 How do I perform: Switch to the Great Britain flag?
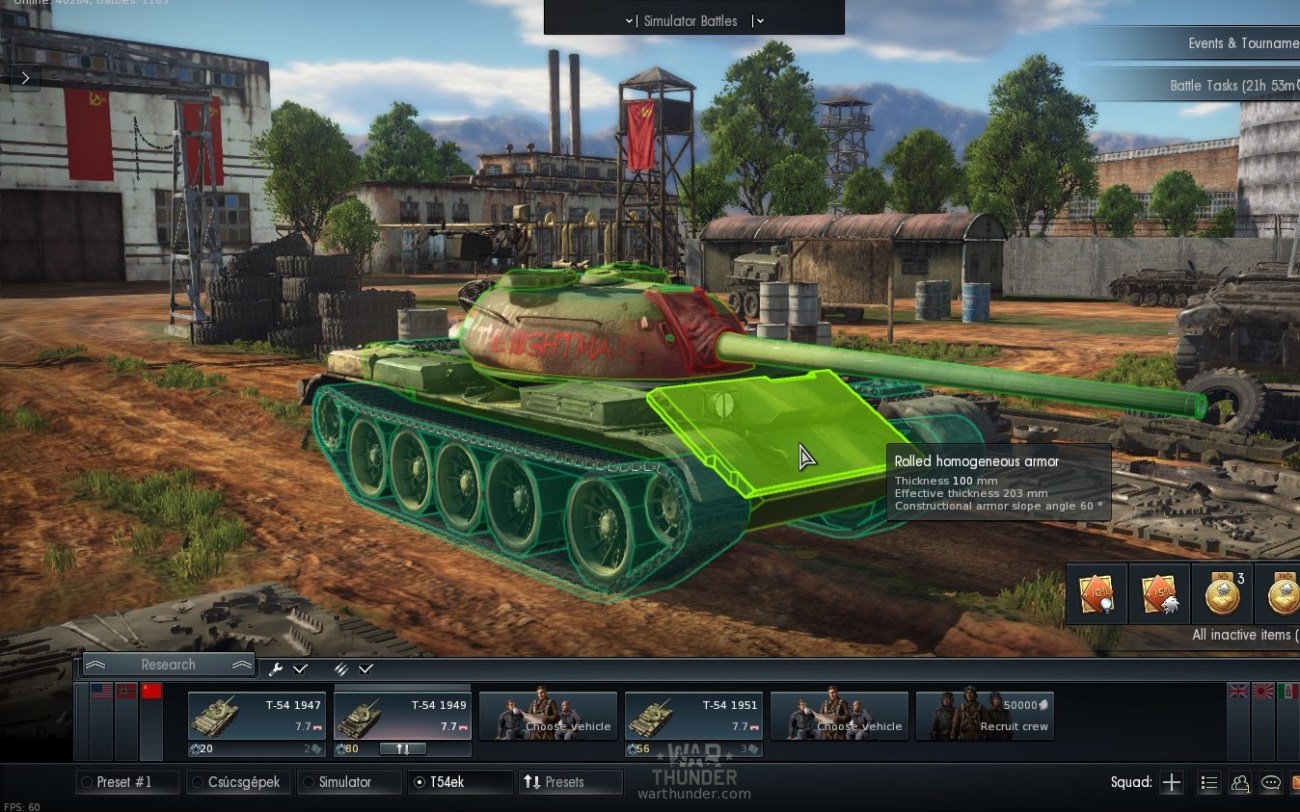[x=1237, y=691]
